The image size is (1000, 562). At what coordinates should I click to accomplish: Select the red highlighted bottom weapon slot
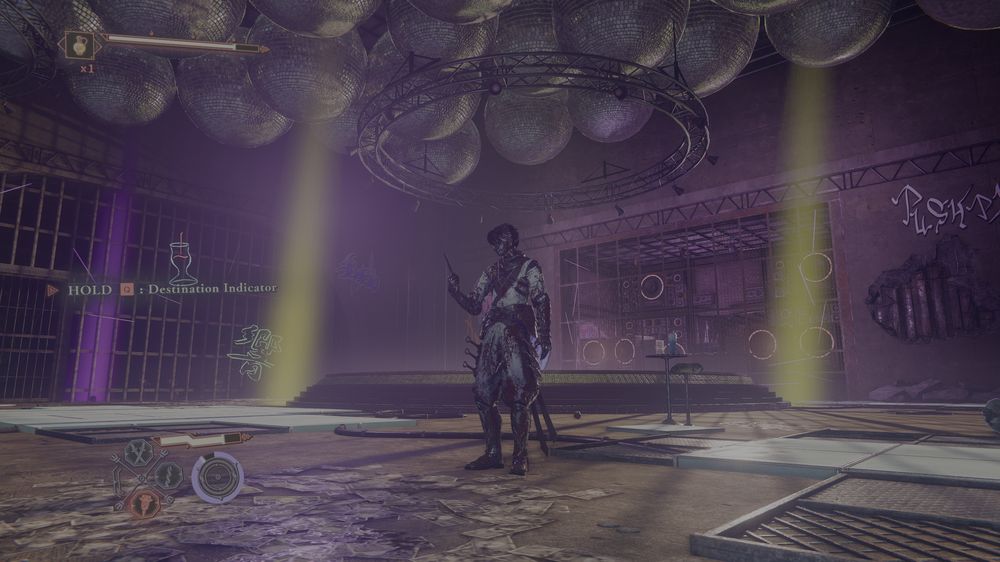pyautogui.click(x=143, y=502)
